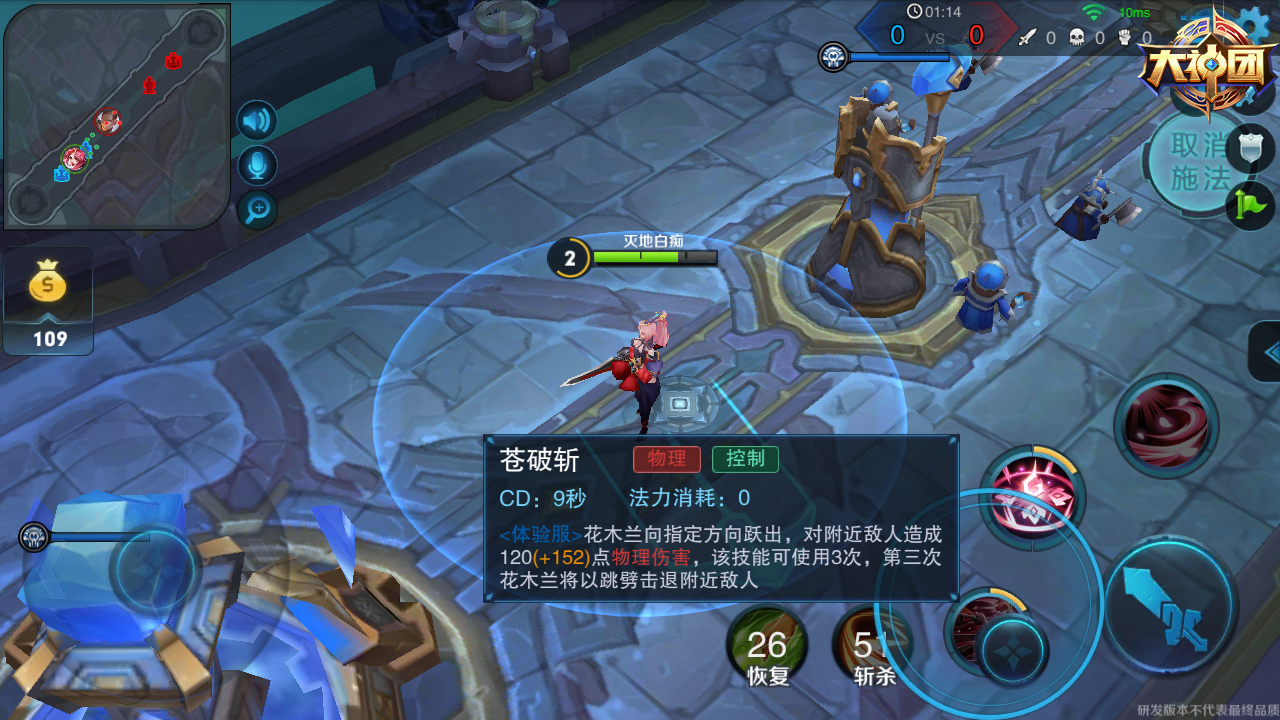Image resolution: width=1280 pixels, height=720 pixels.
Task: Activate the dark red swirl skill
Action: click(x=1165, y=426)
